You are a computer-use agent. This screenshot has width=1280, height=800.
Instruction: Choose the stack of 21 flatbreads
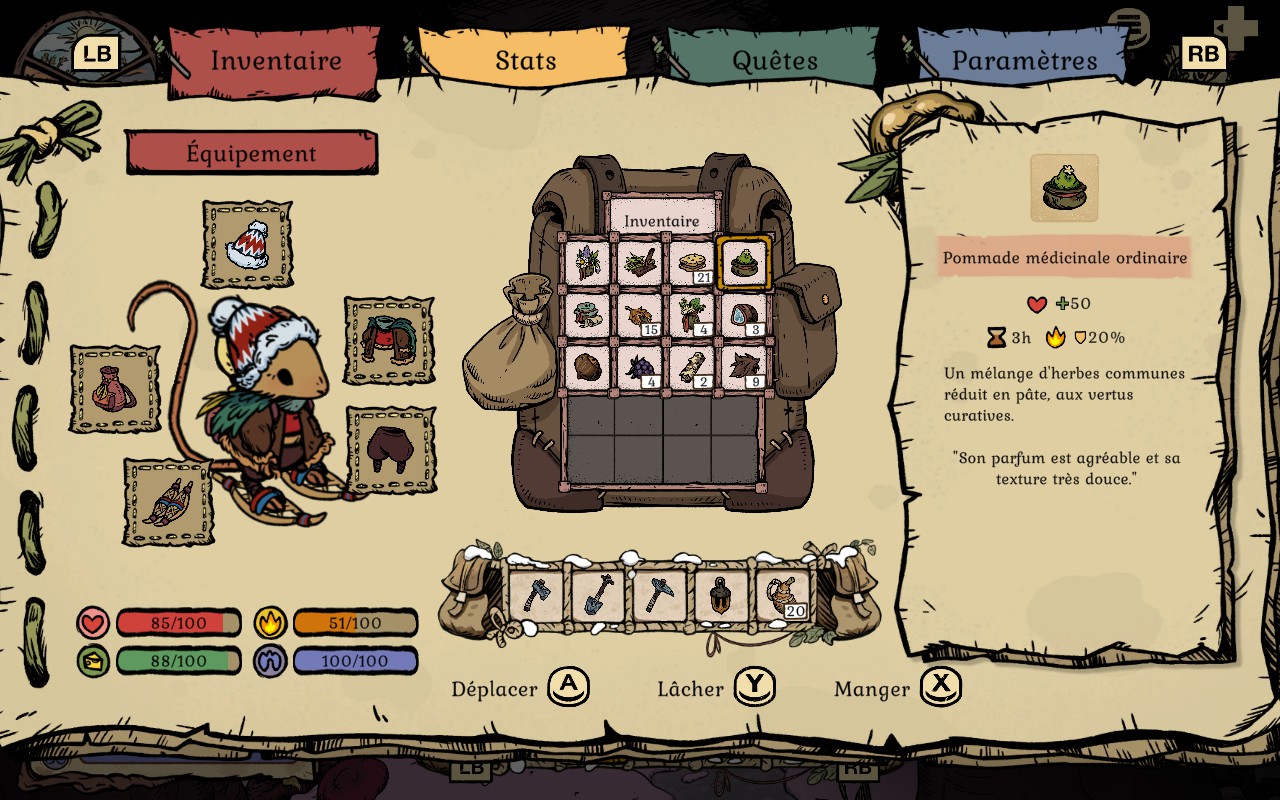point(692,263)
